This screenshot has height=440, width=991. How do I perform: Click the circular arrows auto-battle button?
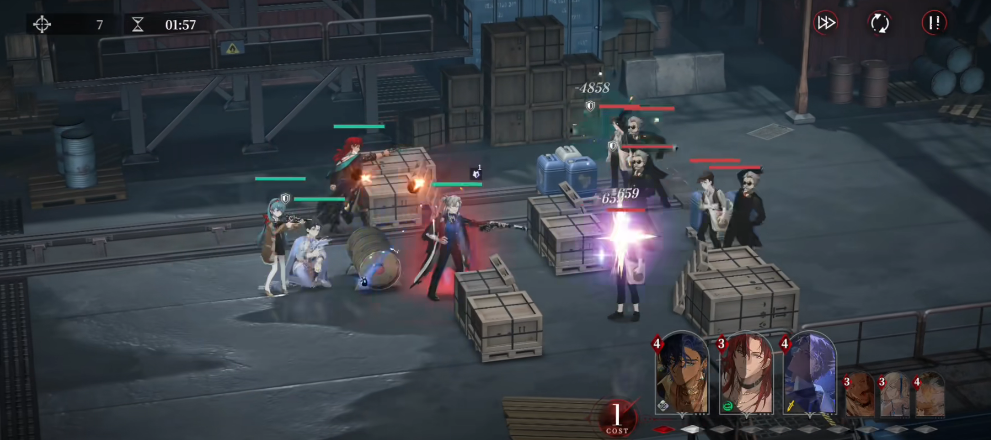pyautogui.click(x=879, y=22)
